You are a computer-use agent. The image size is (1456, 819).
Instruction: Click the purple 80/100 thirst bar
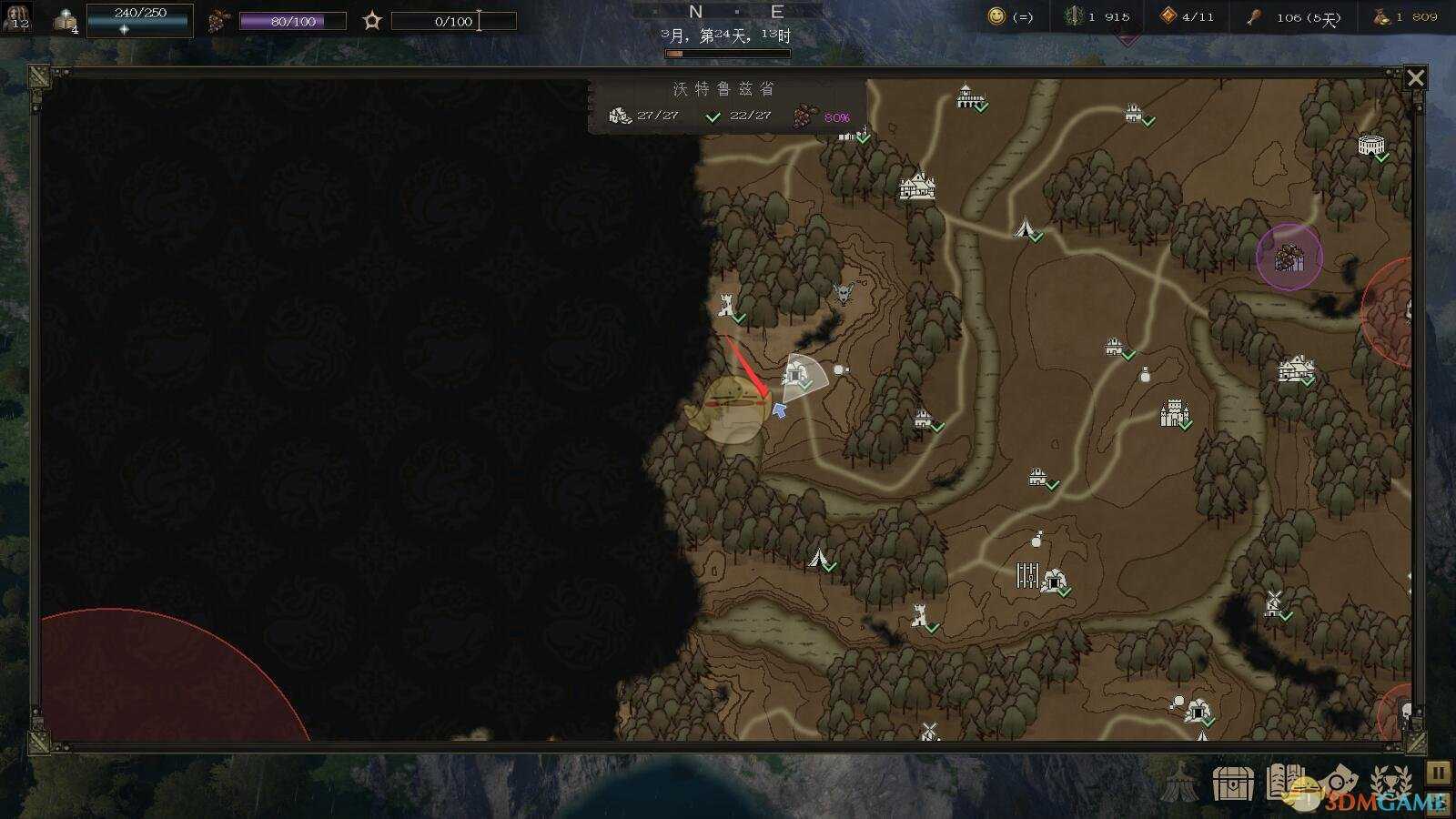(x=293, y=19)
